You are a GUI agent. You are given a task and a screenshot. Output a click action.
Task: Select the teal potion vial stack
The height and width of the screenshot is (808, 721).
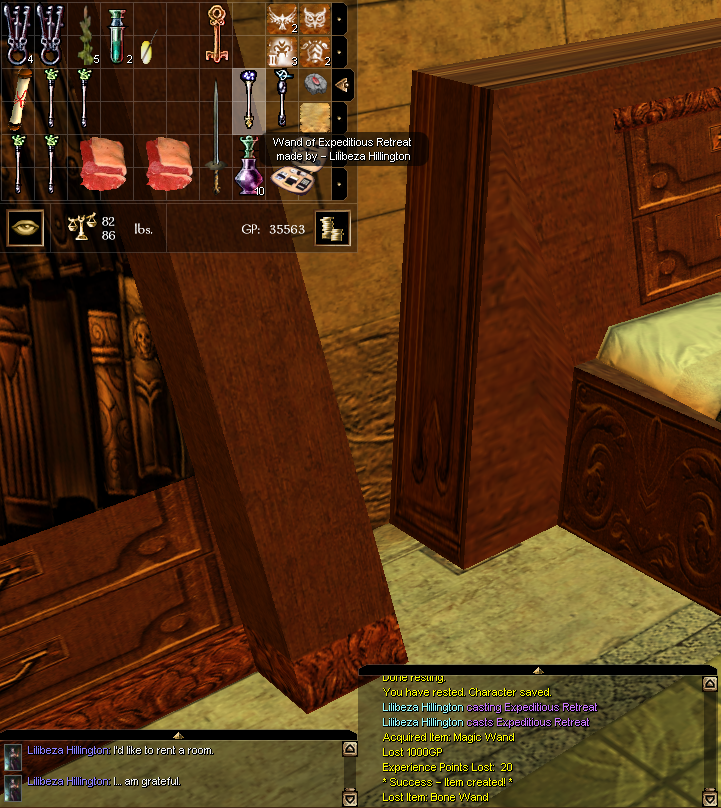pyautogui.click(x=118, y=32)
